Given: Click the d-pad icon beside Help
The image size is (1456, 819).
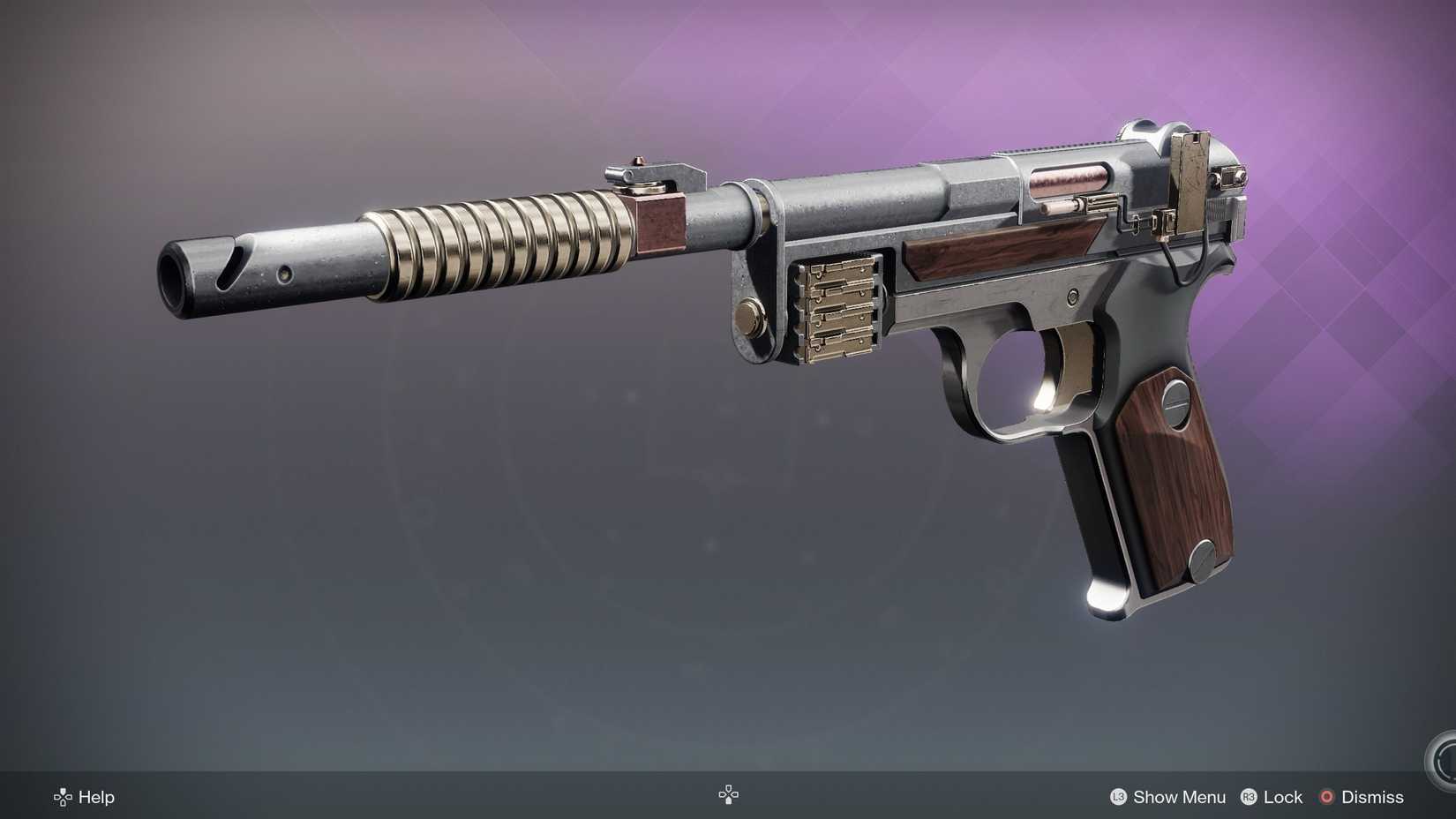Looking at the screenshot, I should (61, 797).
